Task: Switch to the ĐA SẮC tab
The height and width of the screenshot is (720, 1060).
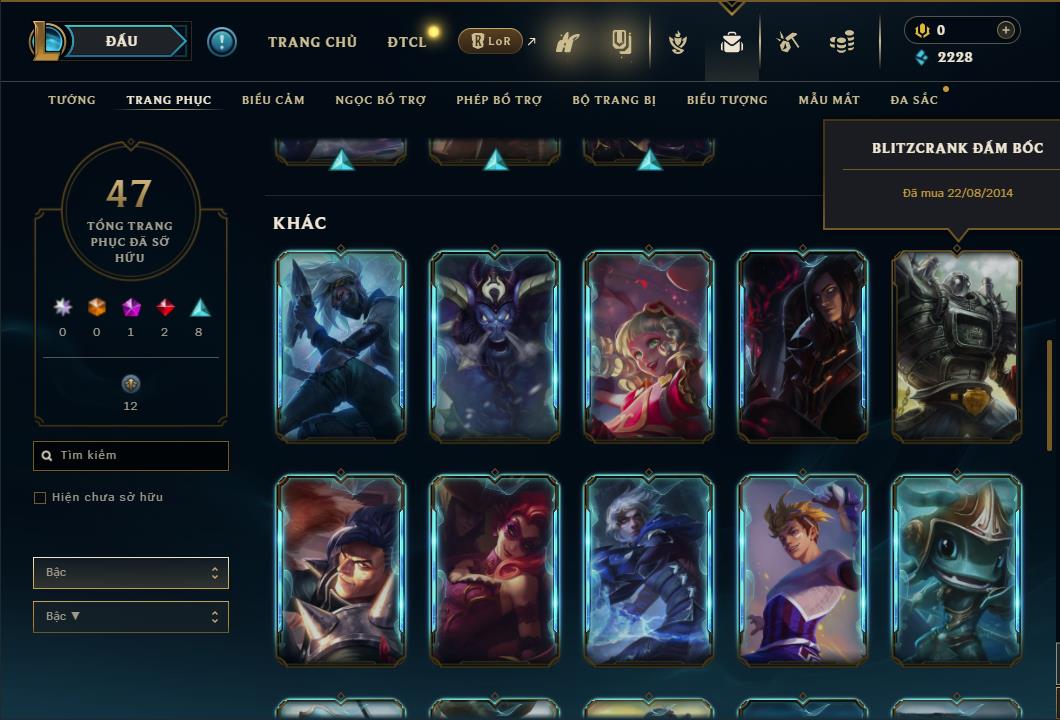Action: point(914,100)
